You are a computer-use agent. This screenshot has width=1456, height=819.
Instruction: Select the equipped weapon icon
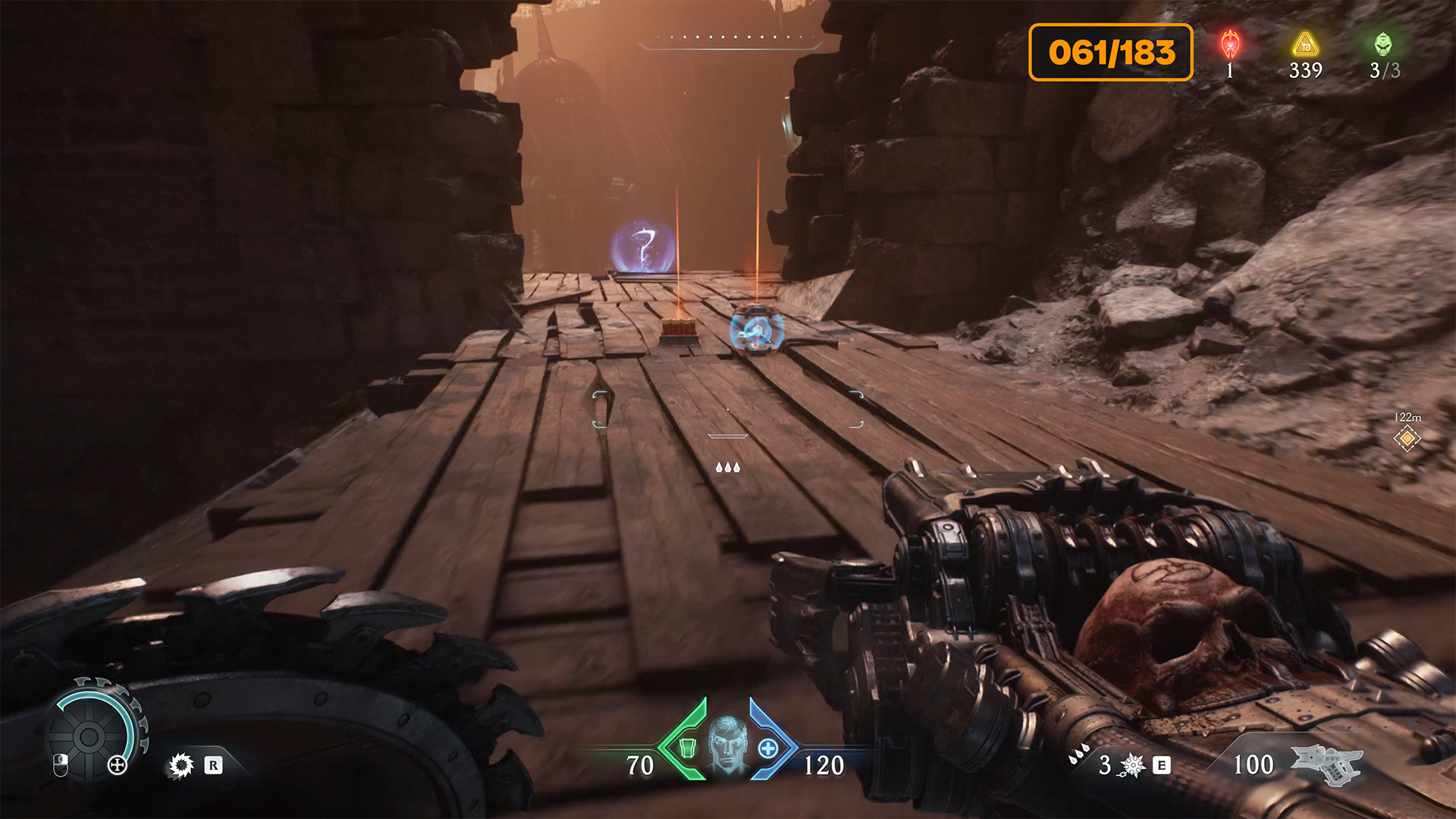coord(1326,764)
